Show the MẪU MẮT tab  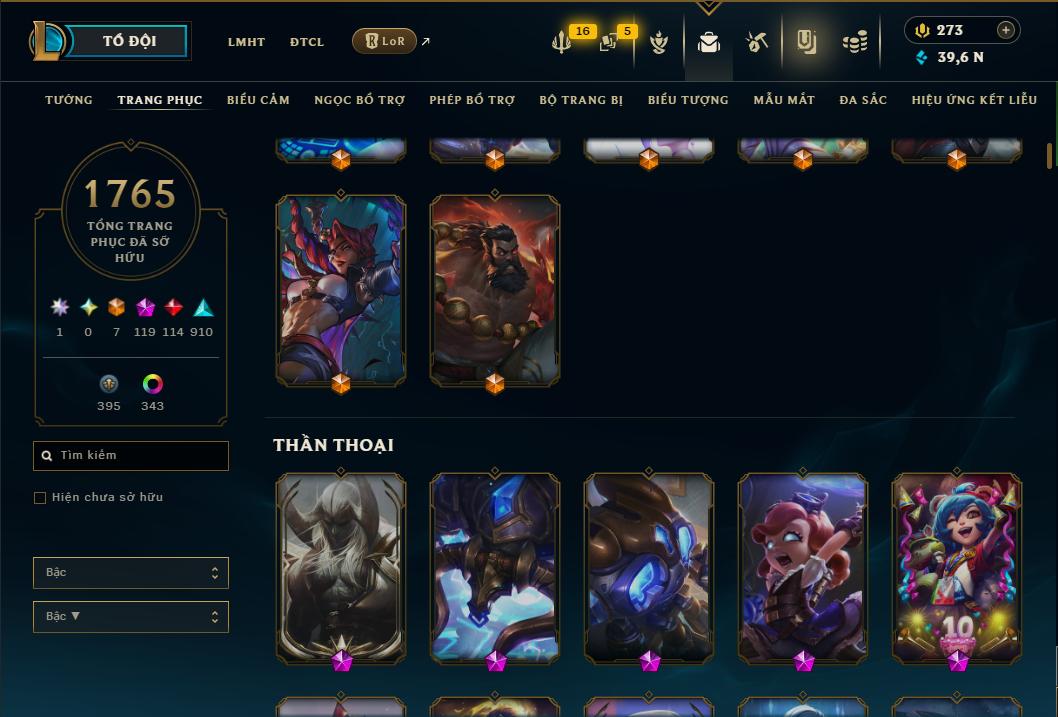(x=784, y=100)
